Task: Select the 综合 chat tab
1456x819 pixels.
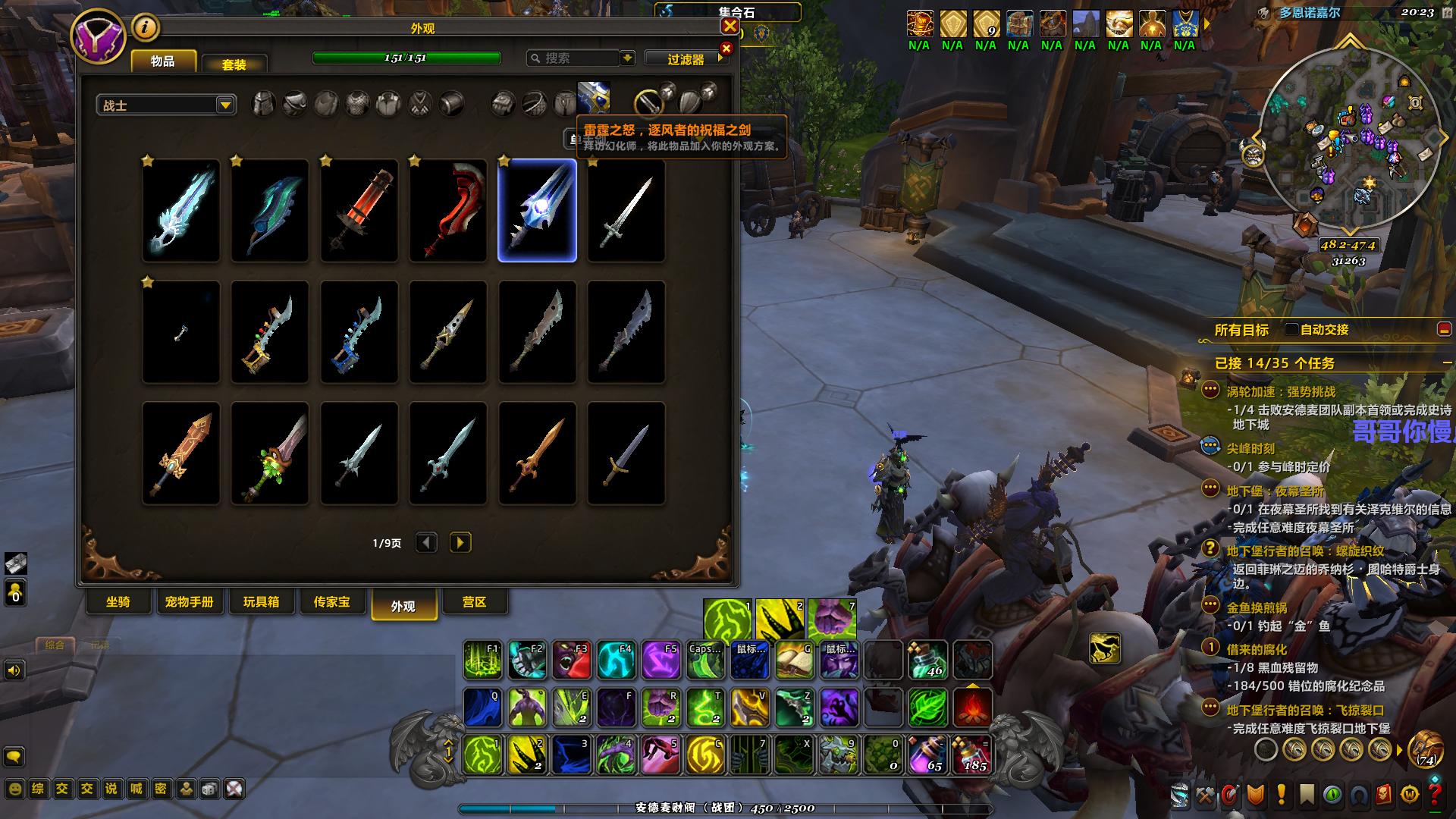Action: 55,645
